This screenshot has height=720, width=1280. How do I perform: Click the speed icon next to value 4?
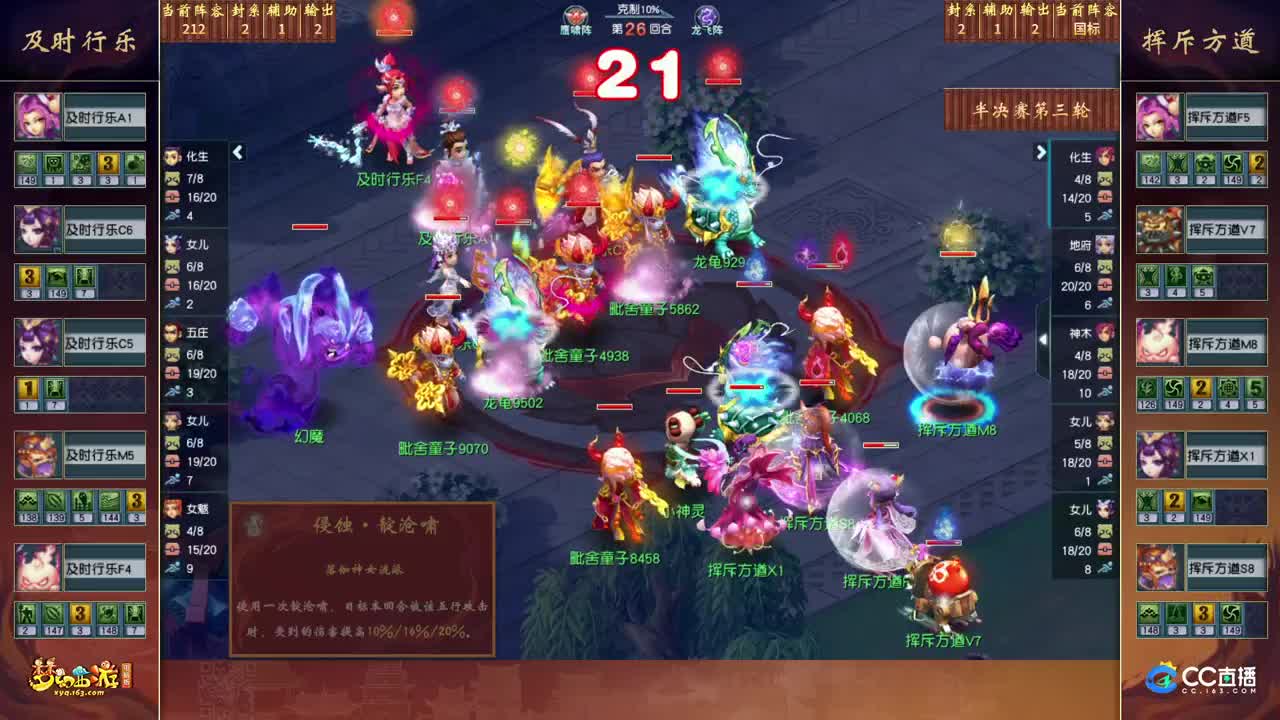point(172,214)
